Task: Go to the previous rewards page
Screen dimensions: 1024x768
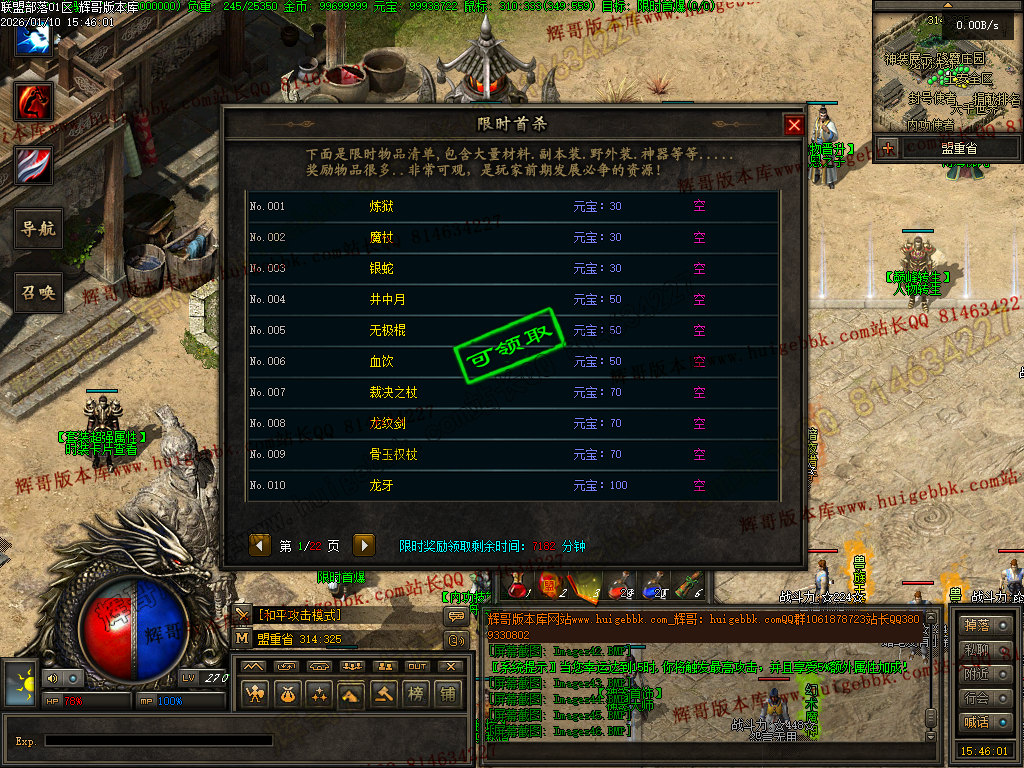Action: pos(260,545)
